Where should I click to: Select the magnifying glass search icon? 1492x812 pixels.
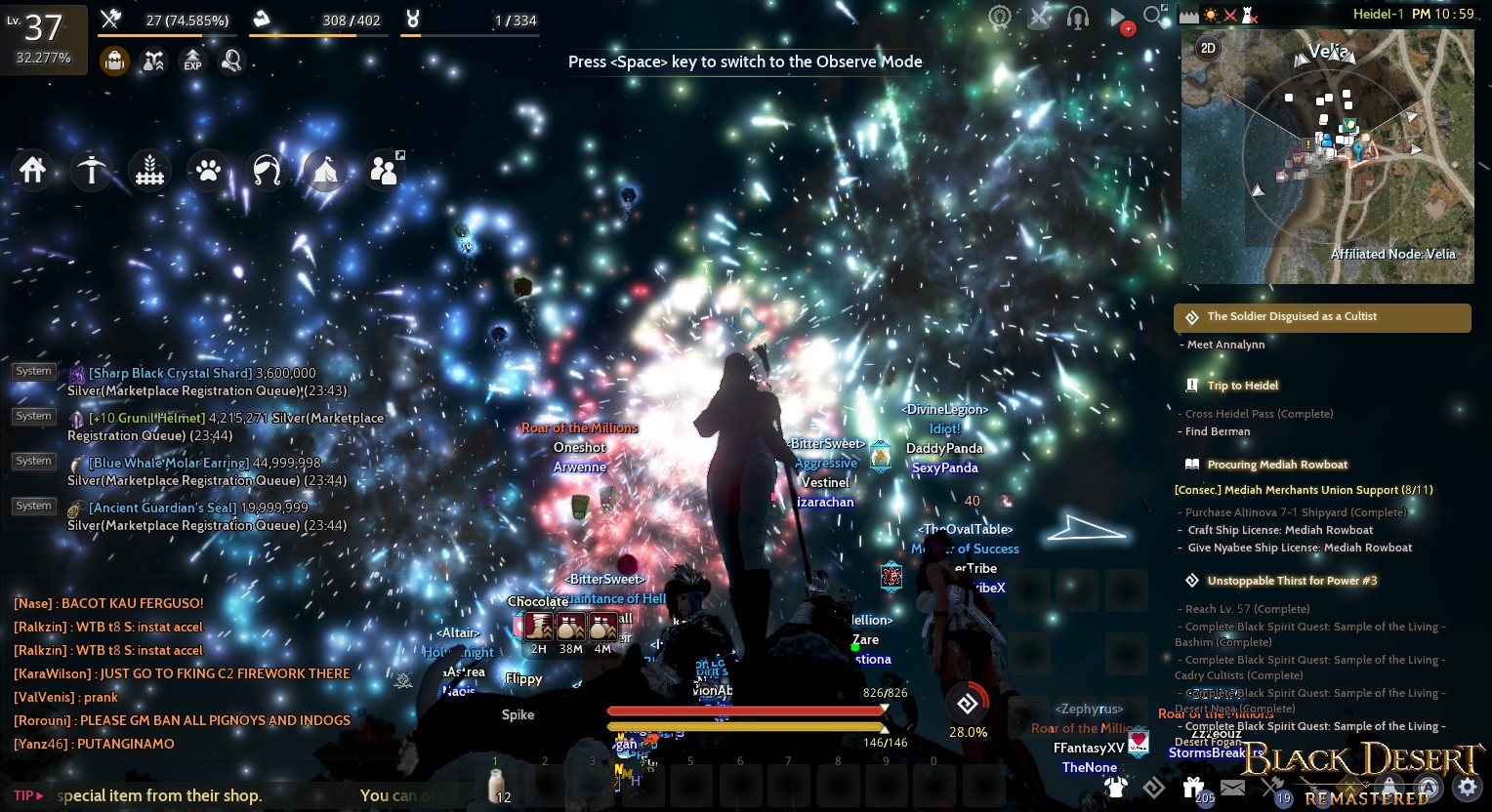click(x=230, y=61)
